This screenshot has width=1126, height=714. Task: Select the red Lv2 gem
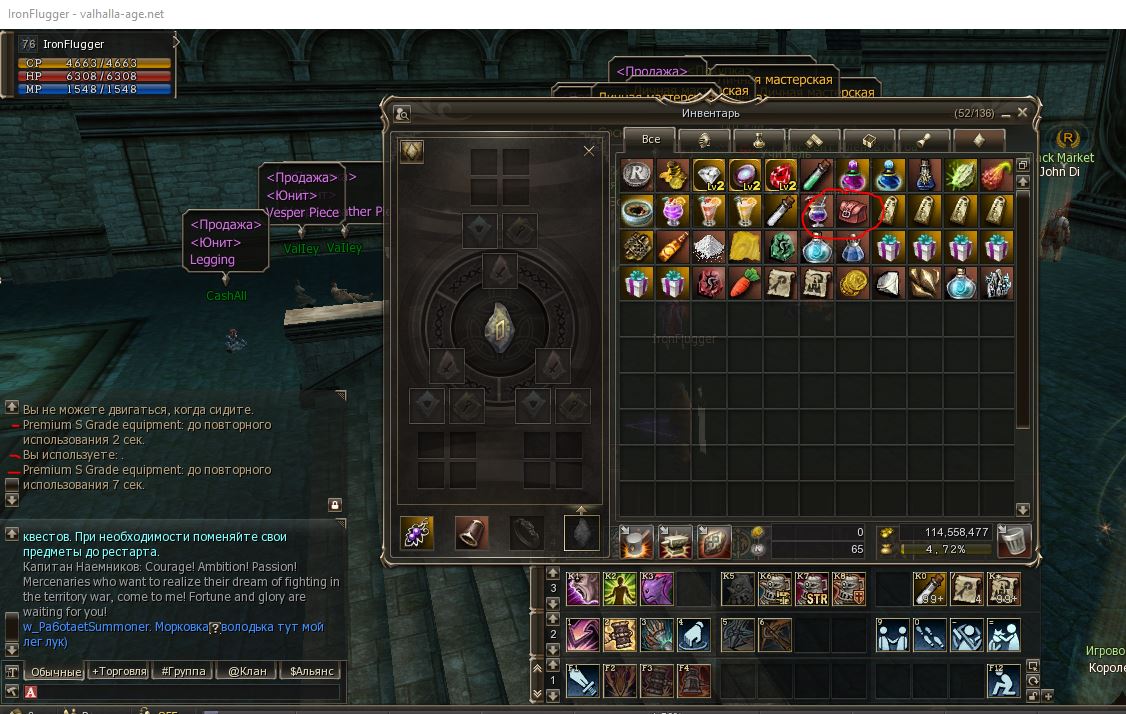click(x=780, y=175)
